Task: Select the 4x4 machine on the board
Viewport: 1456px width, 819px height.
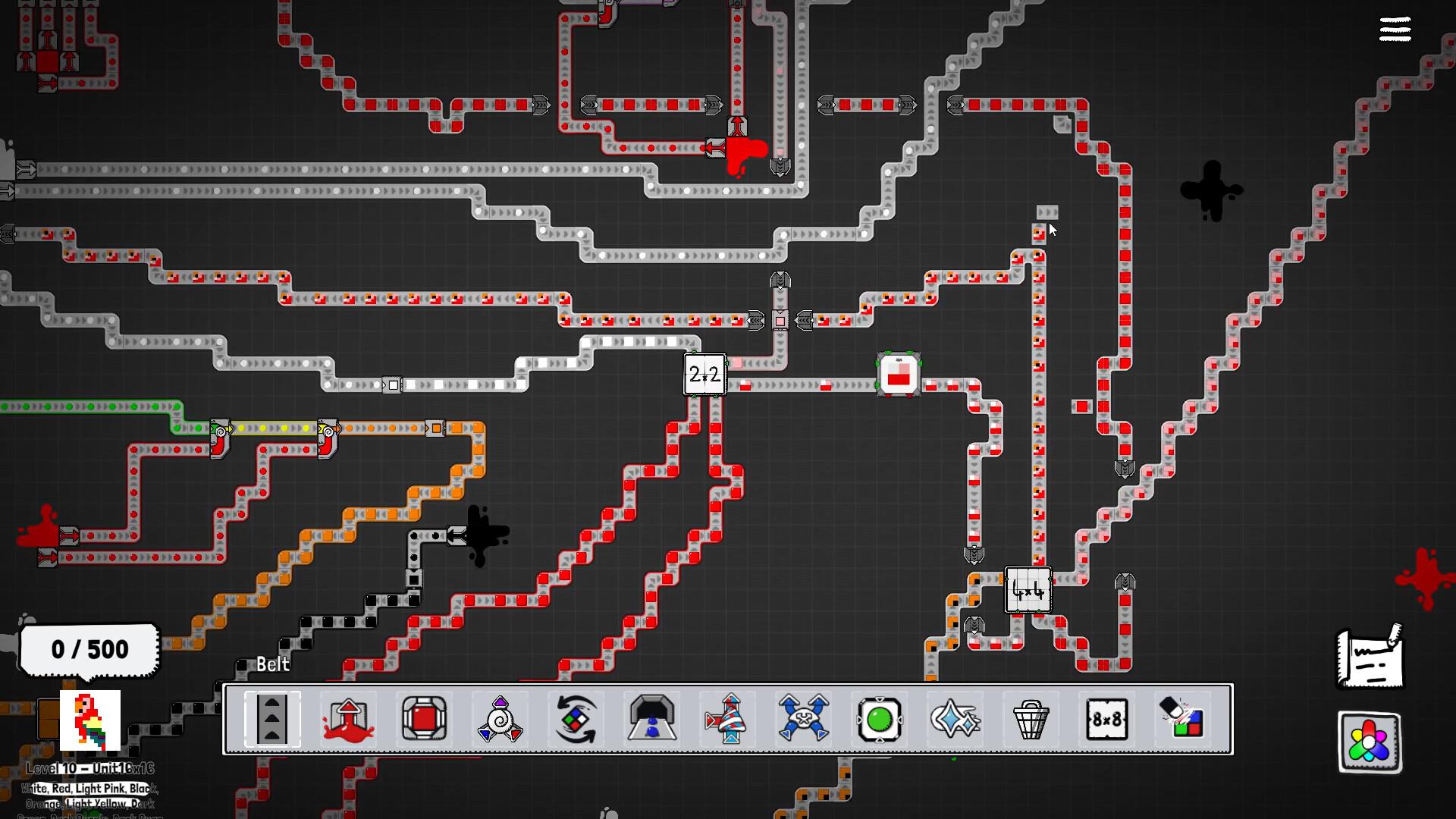Action: point(1027,591)
